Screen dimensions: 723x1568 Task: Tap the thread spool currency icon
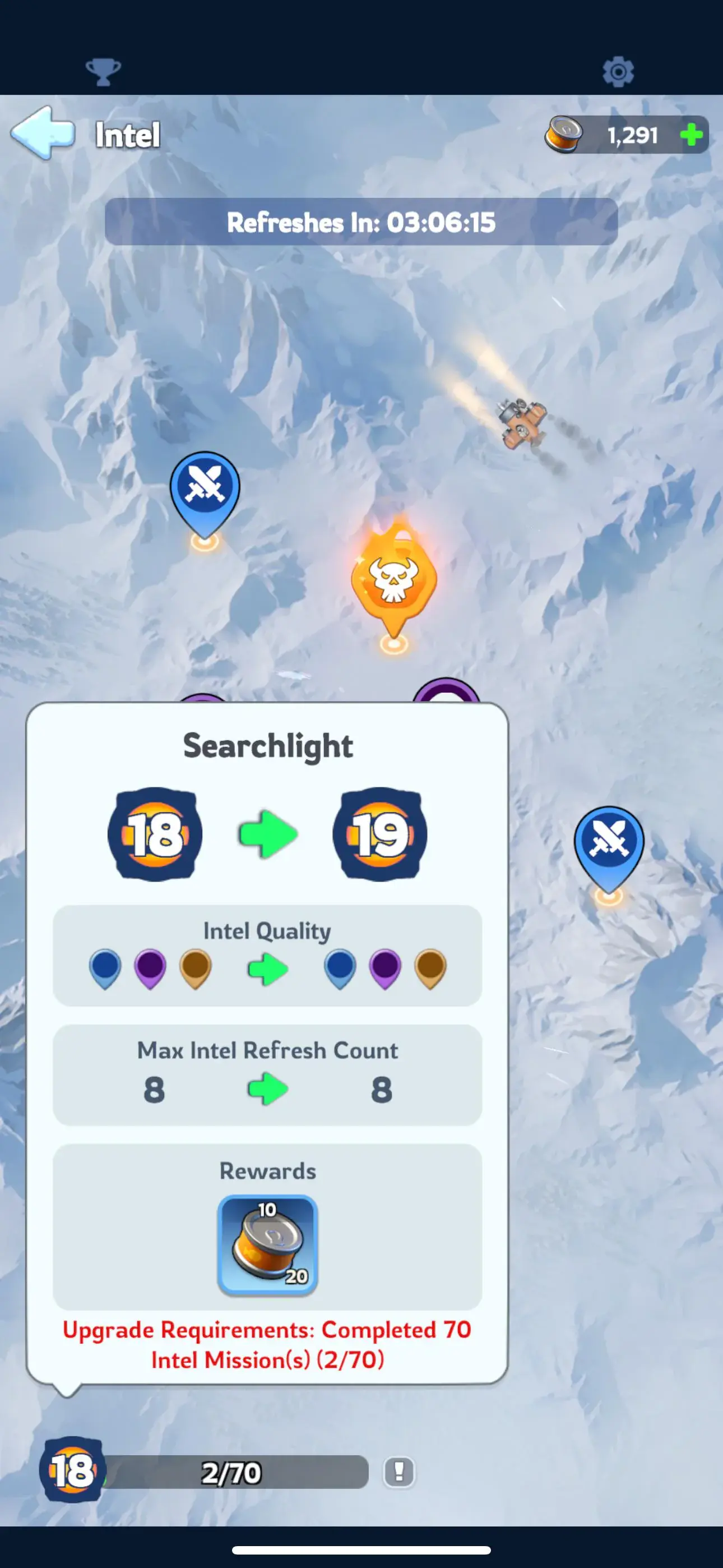tap(565, 135)
